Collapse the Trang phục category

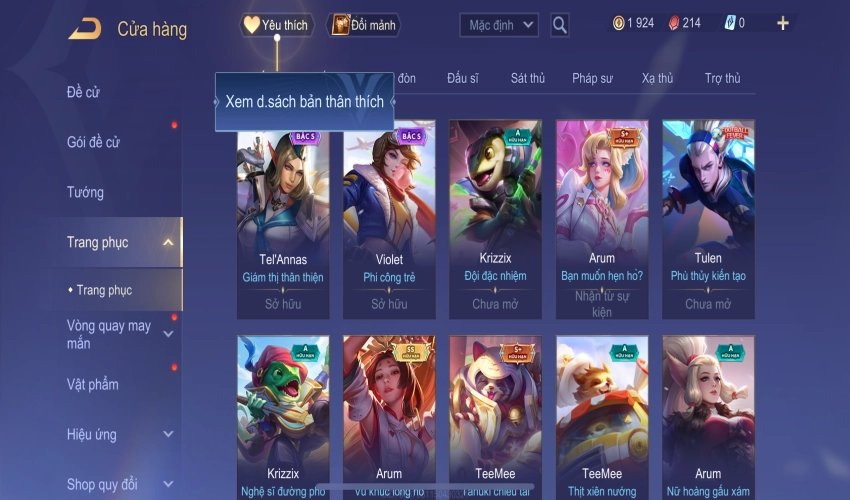tap(167, 242)
